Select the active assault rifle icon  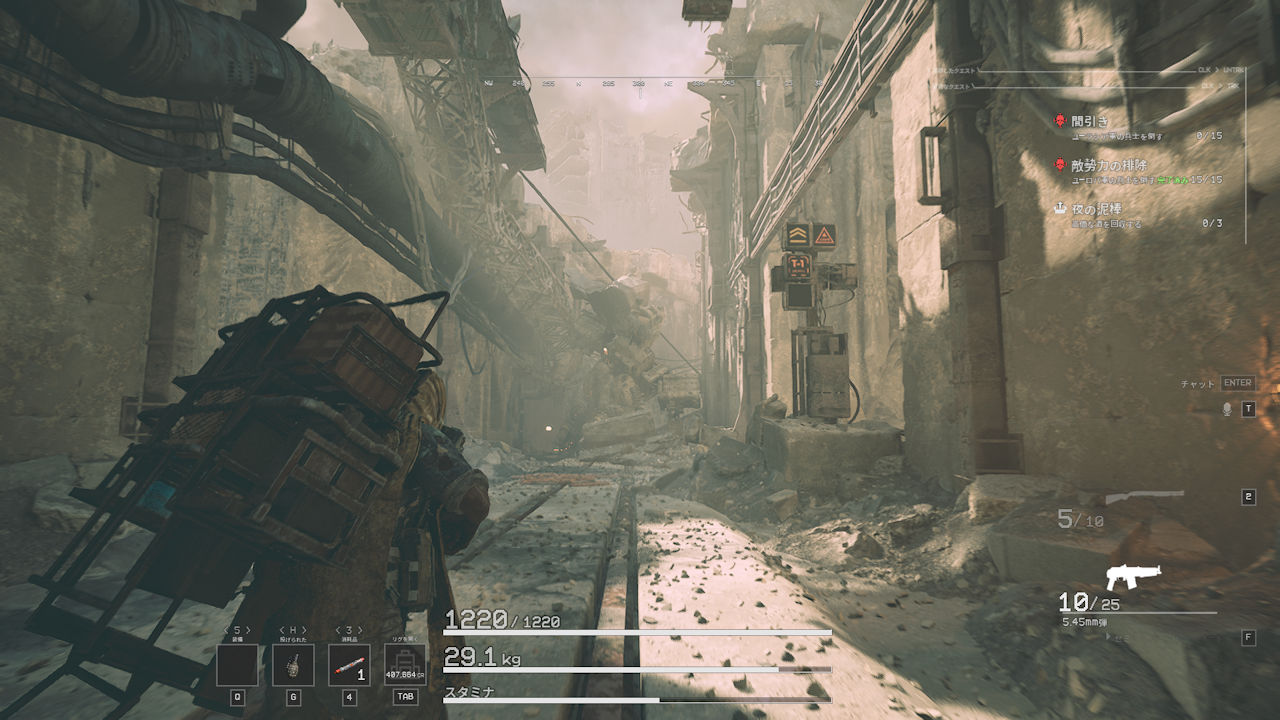(x=1125, y=578)
